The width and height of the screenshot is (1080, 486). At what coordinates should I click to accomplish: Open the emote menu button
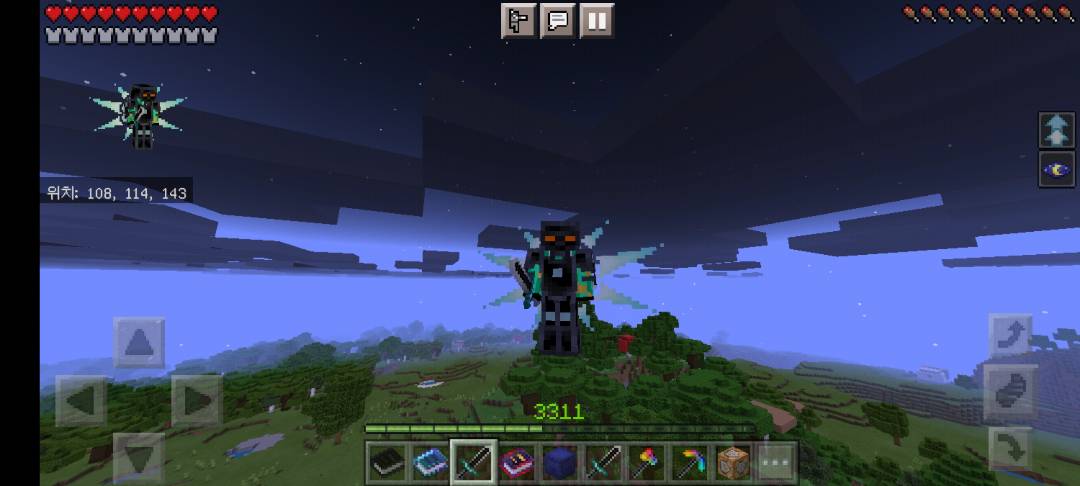pos(519,21)
